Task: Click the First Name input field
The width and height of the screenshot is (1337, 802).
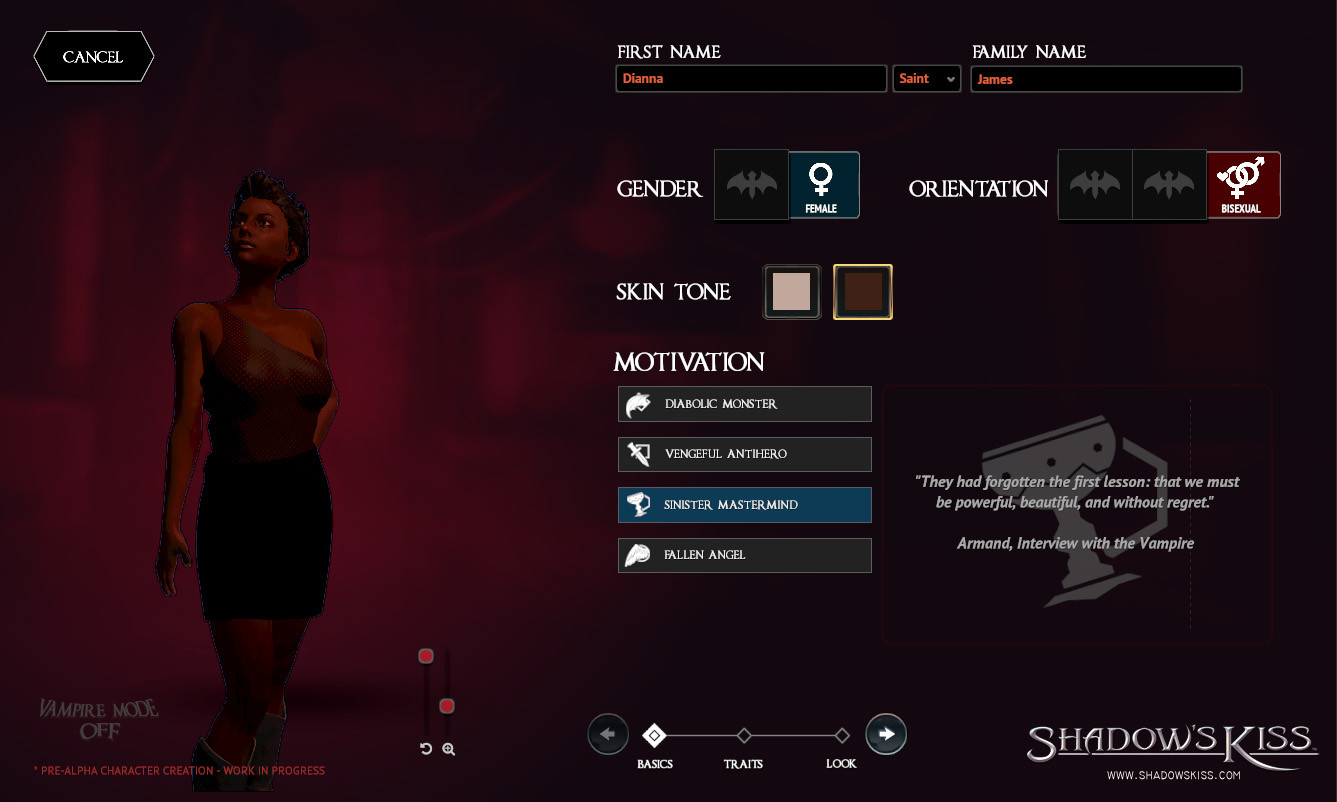Action: [751, 78]
